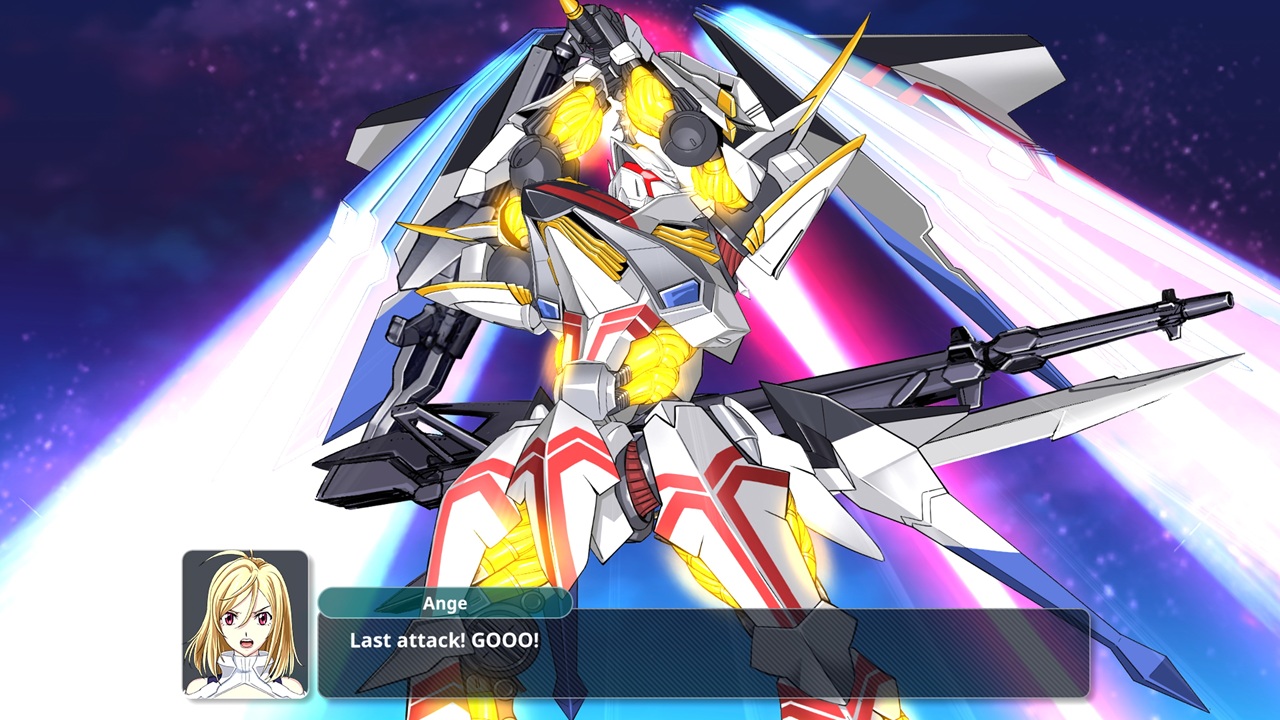This screenshot has height=720, width=1280.
Task: Select the Ange name plate
Action: click(x=444, y=603)
